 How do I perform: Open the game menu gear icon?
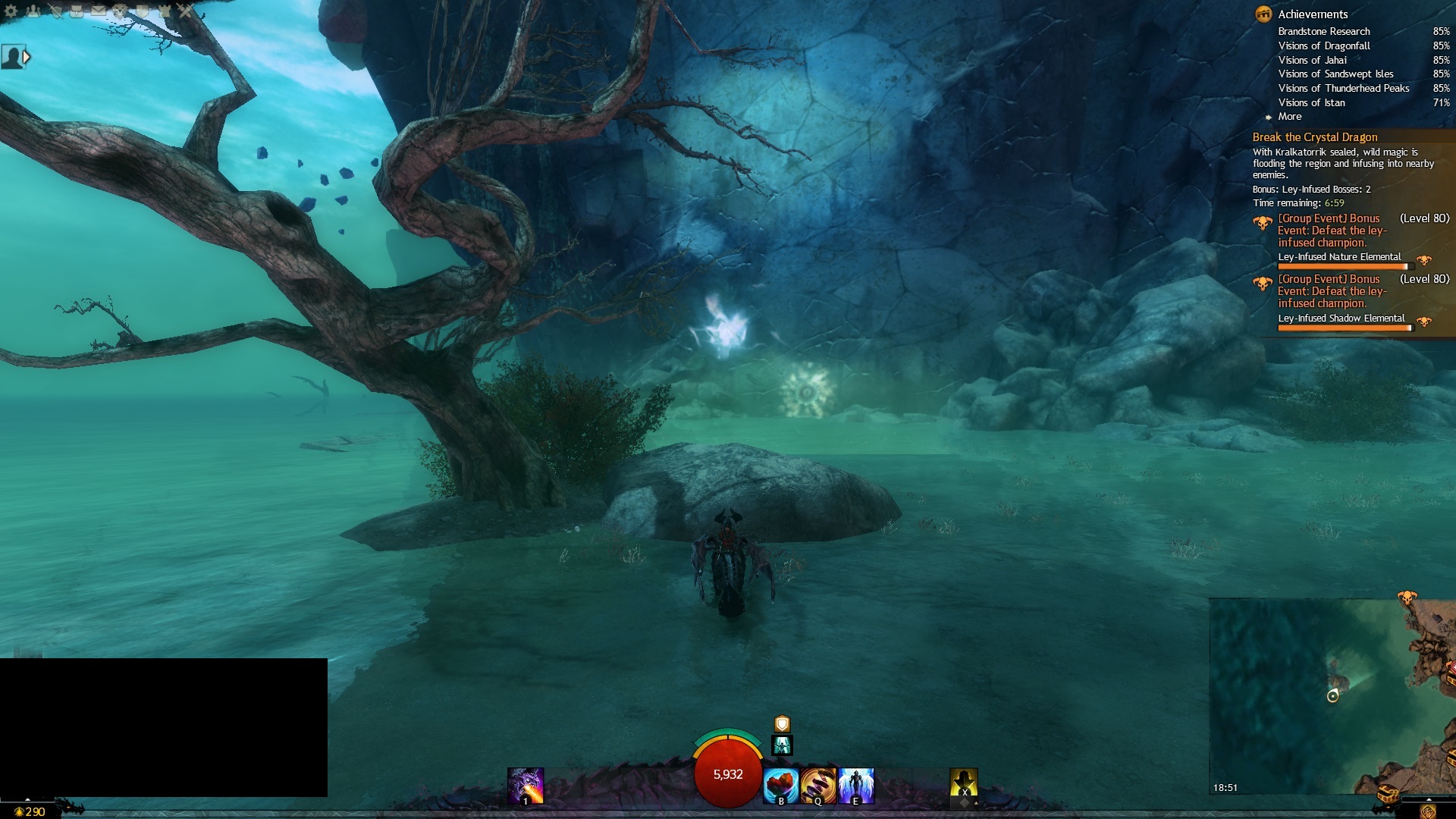click(11, 11)
